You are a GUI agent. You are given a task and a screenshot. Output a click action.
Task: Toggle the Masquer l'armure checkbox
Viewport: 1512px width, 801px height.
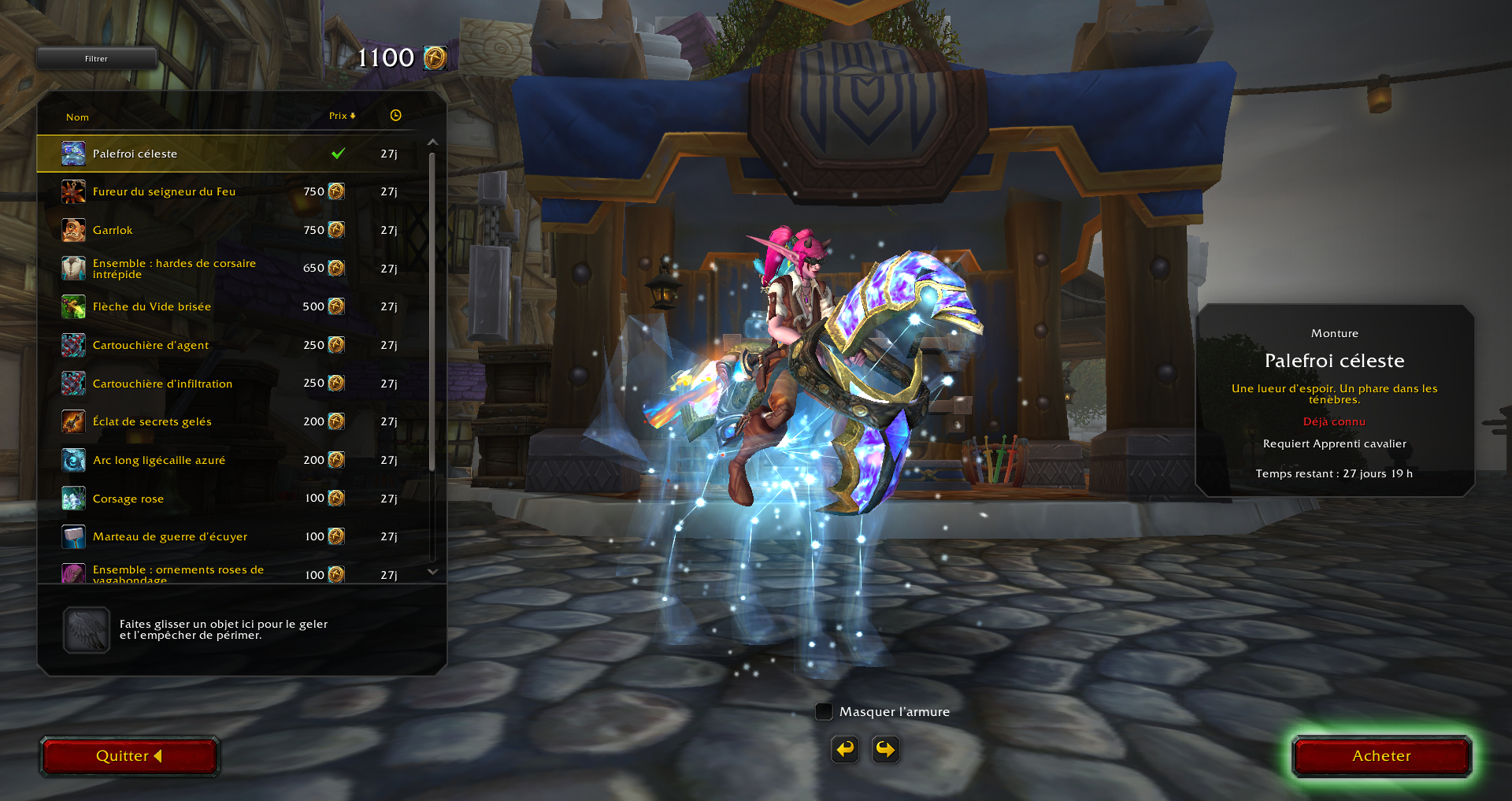pos(824,712)
